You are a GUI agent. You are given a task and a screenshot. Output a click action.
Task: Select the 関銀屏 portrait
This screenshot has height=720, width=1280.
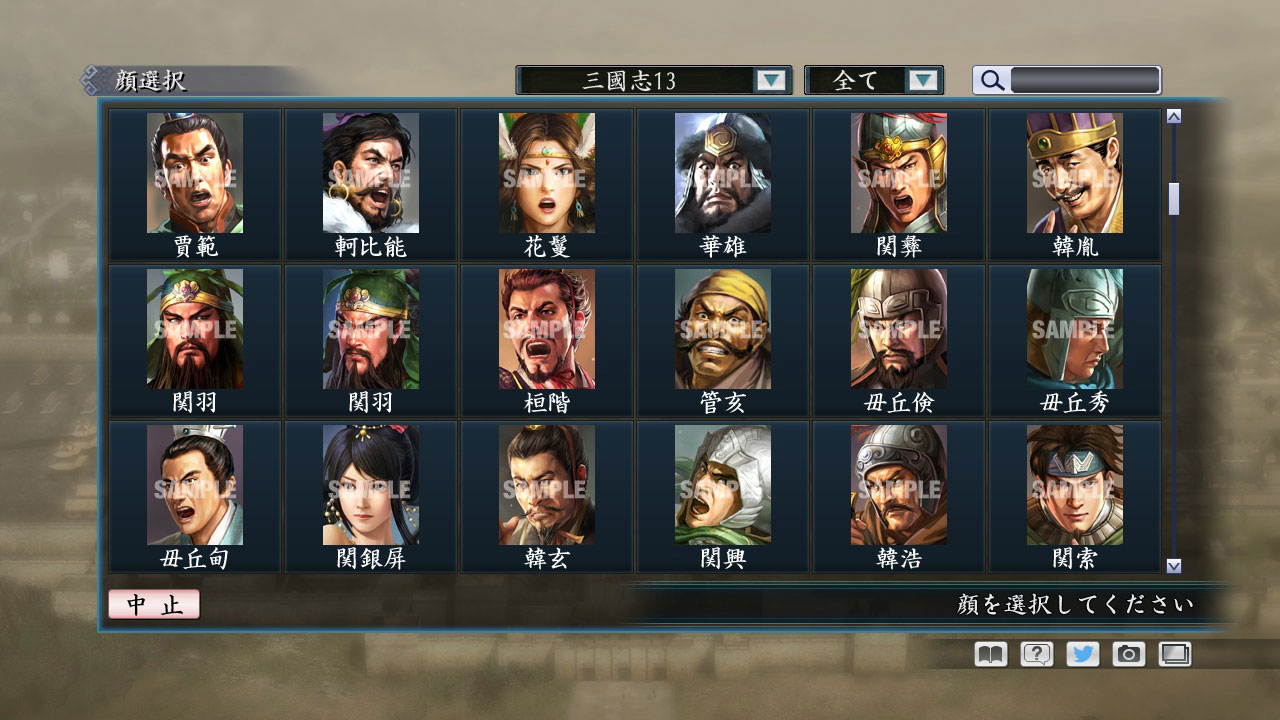(369, 485)
